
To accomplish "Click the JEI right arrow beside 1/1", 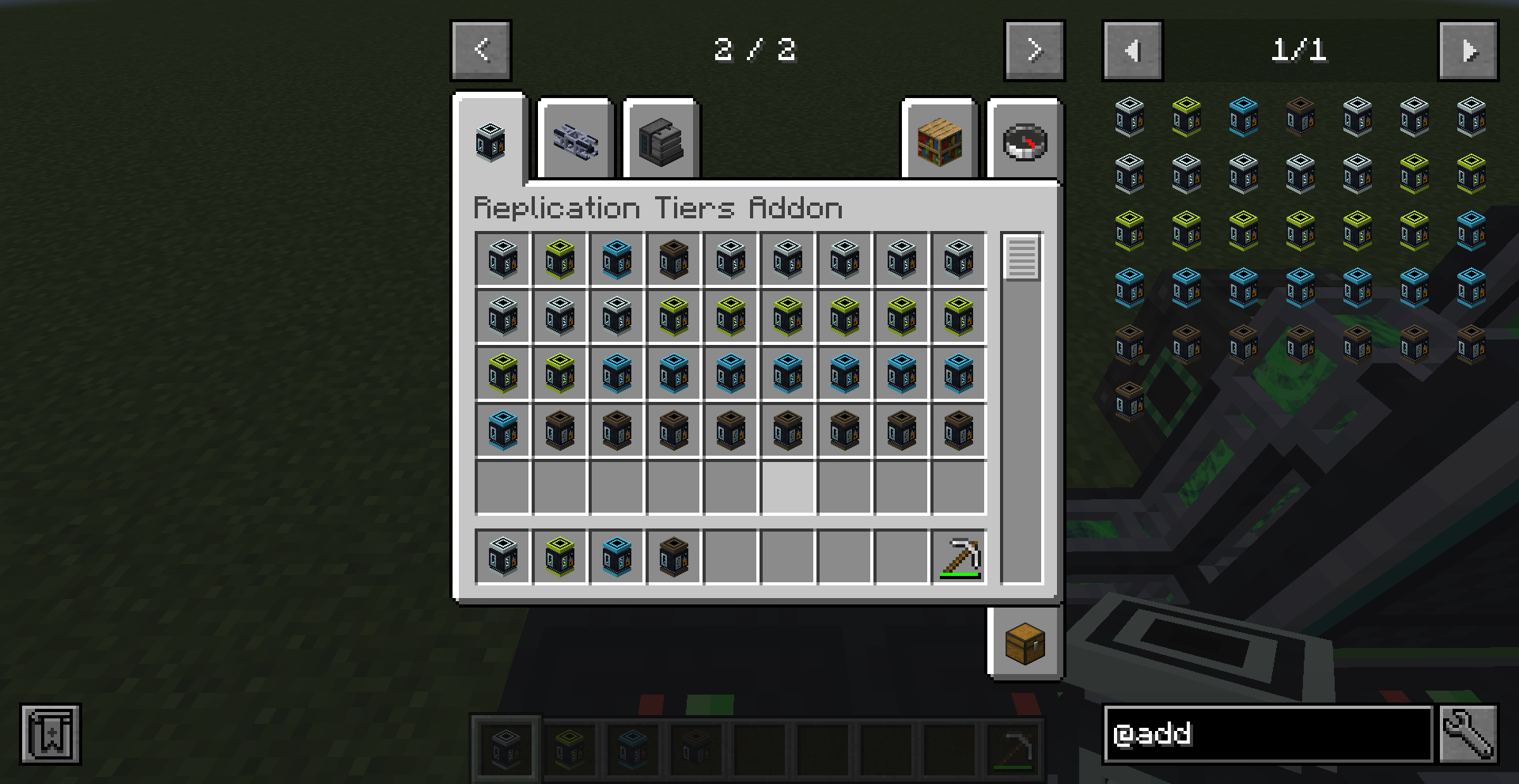I will (x=1469, y=51).
